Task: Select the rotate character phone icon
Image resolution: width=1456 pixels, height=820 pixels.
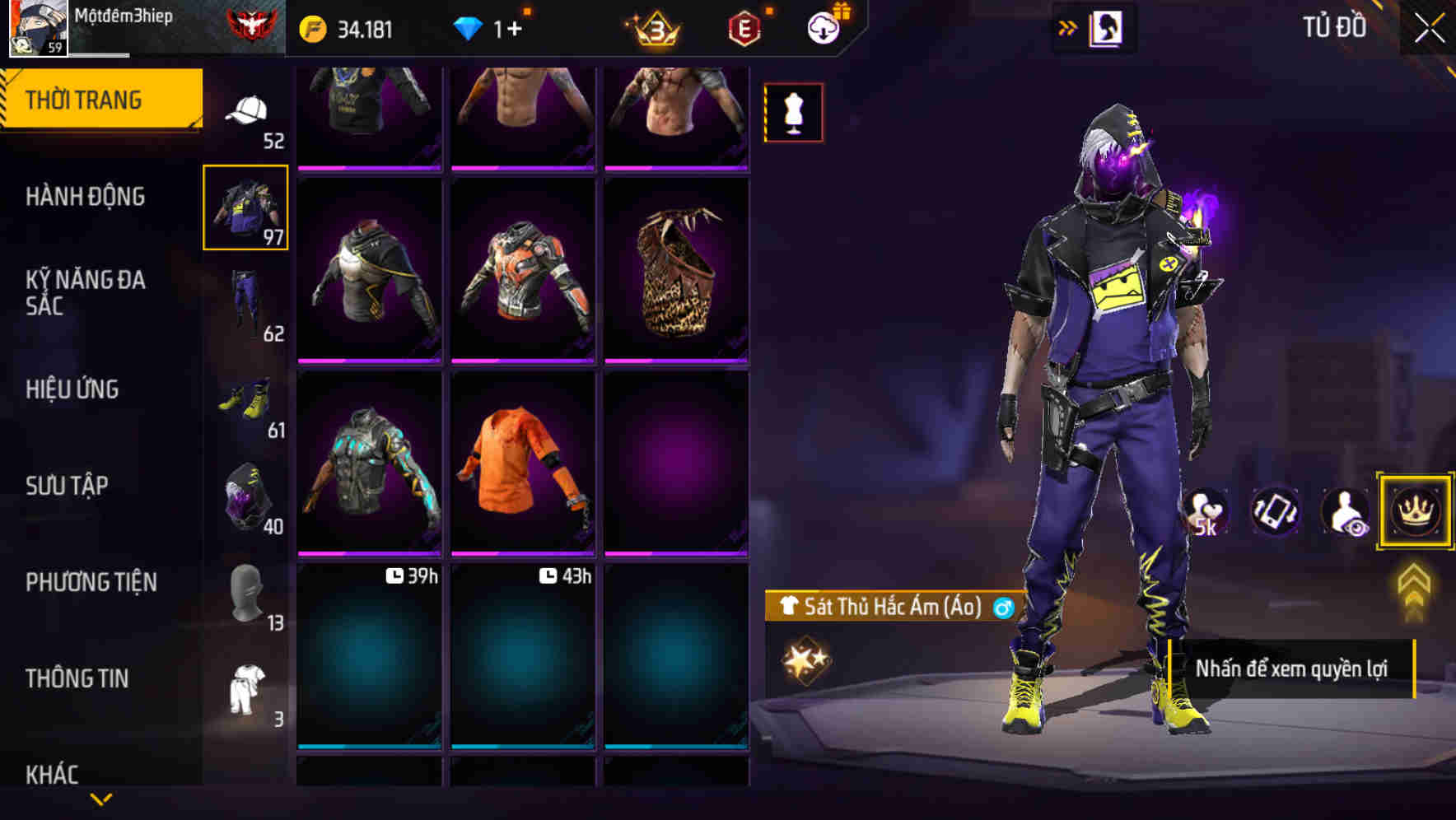Action: [1275, 510]
